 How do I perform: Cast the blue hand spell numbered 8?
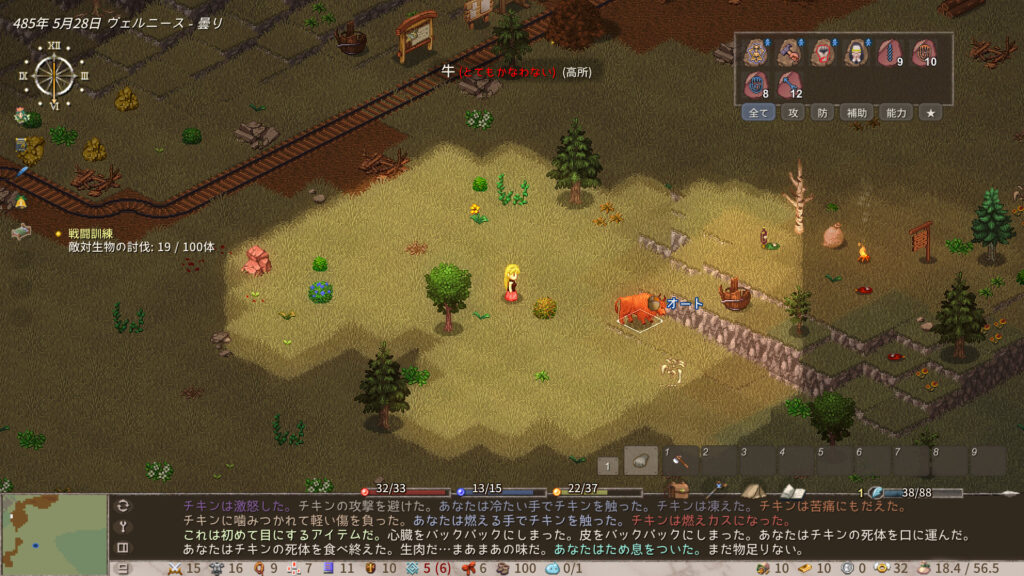click(x=756, y=85)
